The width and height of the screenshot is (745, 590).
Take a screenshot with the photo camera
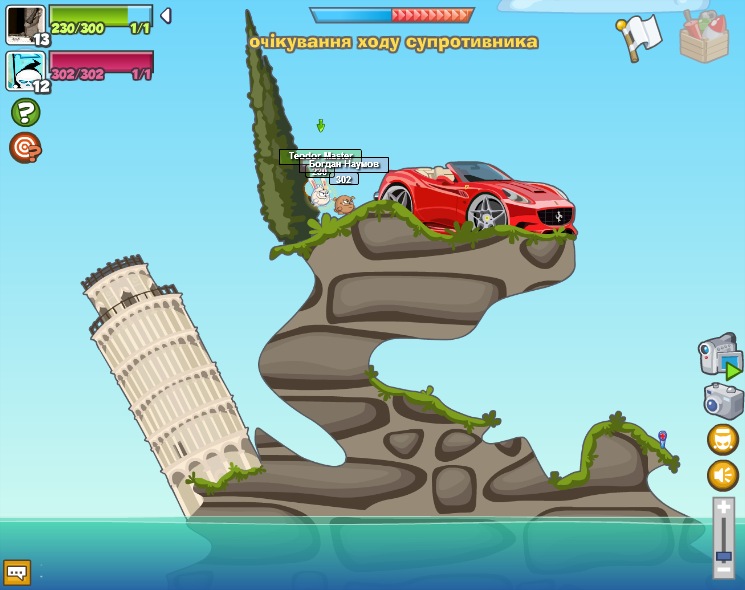723,401
